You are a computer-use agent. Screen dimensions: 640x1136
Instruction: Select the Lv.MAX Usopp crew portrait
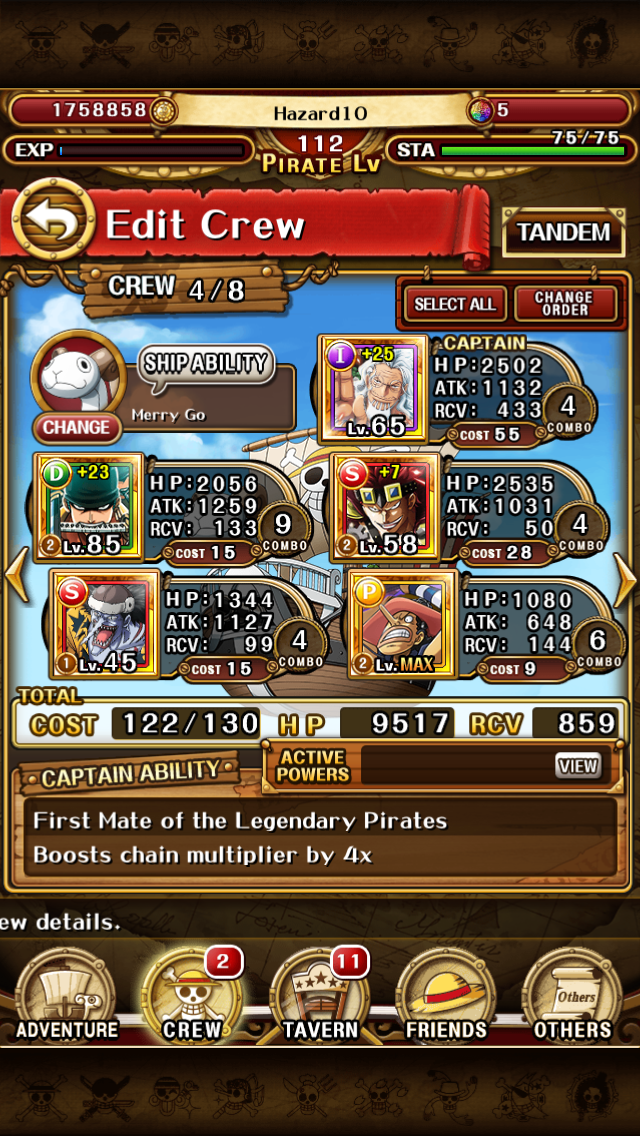click(x=402, y=623)
